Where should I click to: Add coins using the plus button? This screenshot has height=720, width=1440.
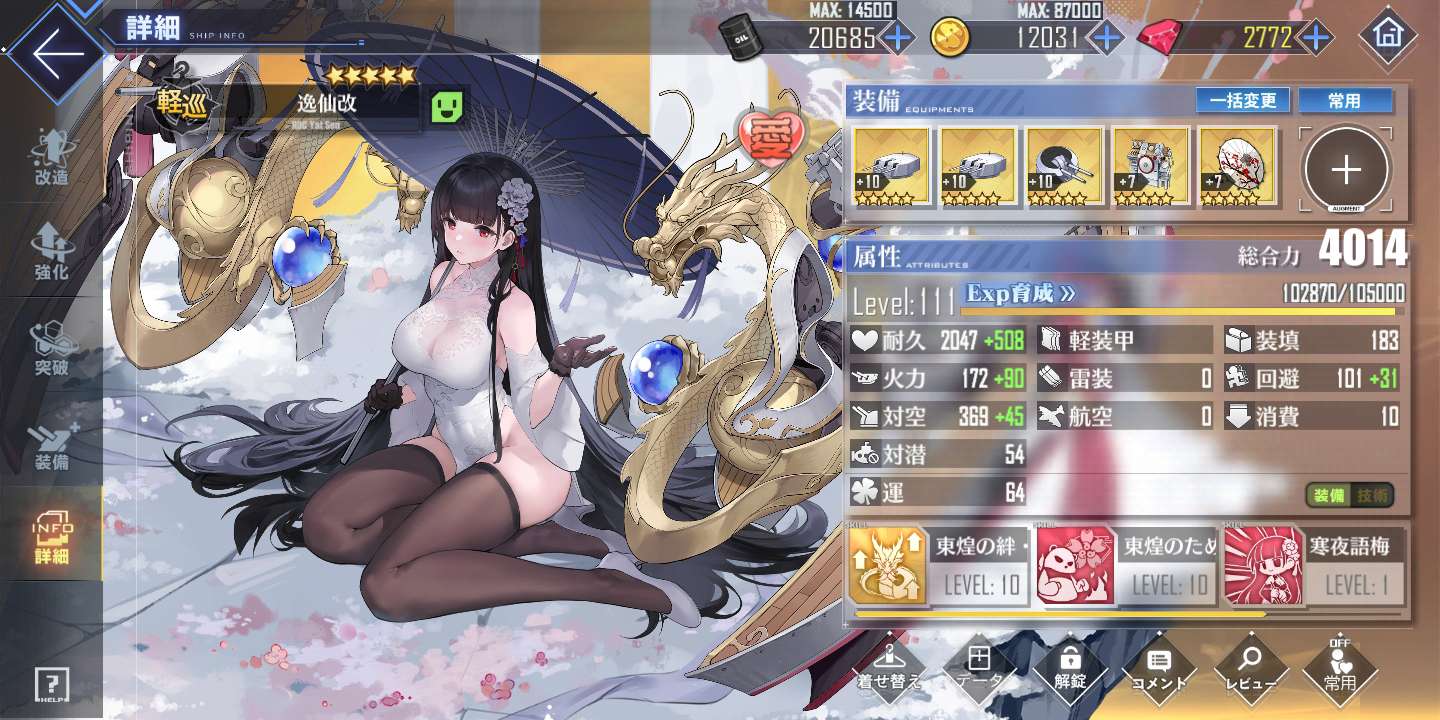(1105, 38)
